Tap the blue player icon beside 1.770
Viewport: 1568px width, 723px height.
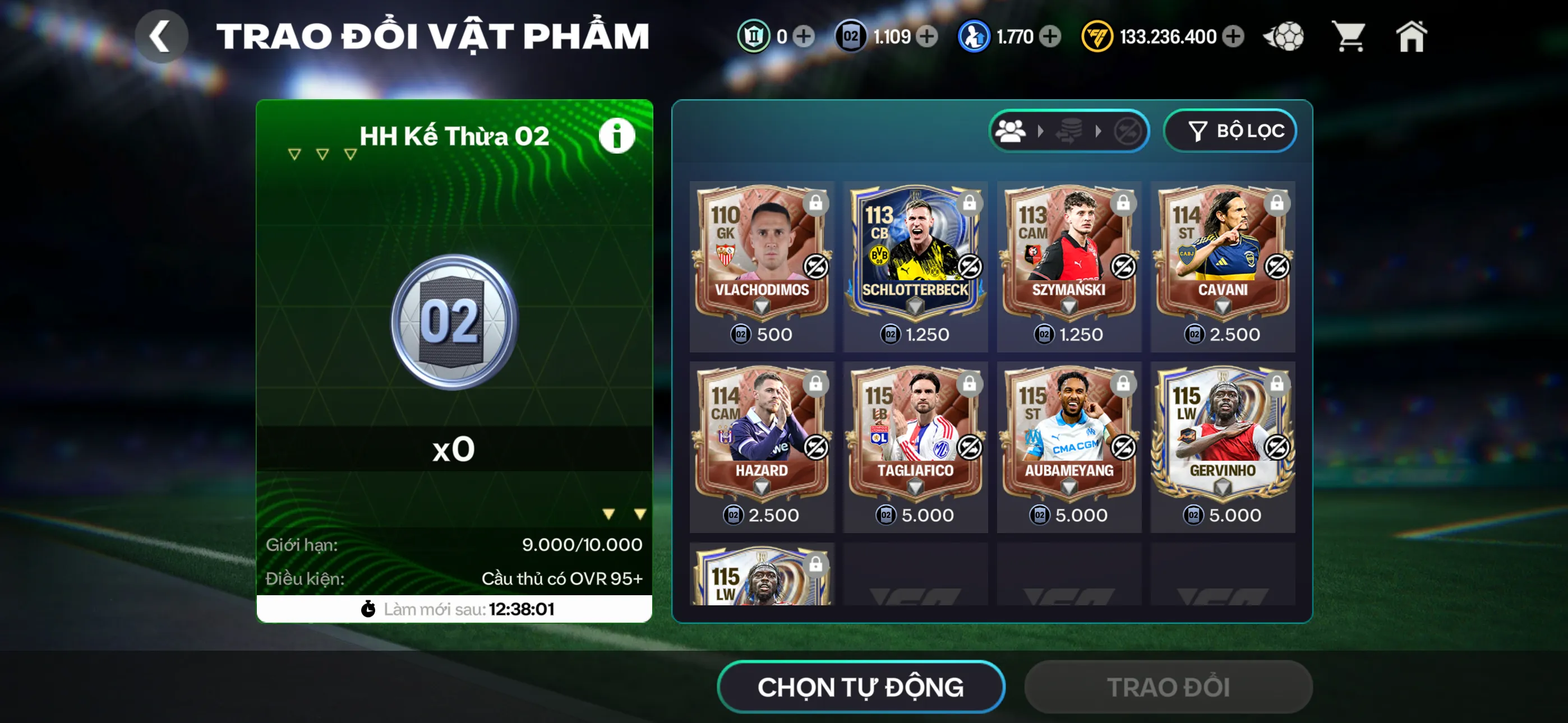975,36
